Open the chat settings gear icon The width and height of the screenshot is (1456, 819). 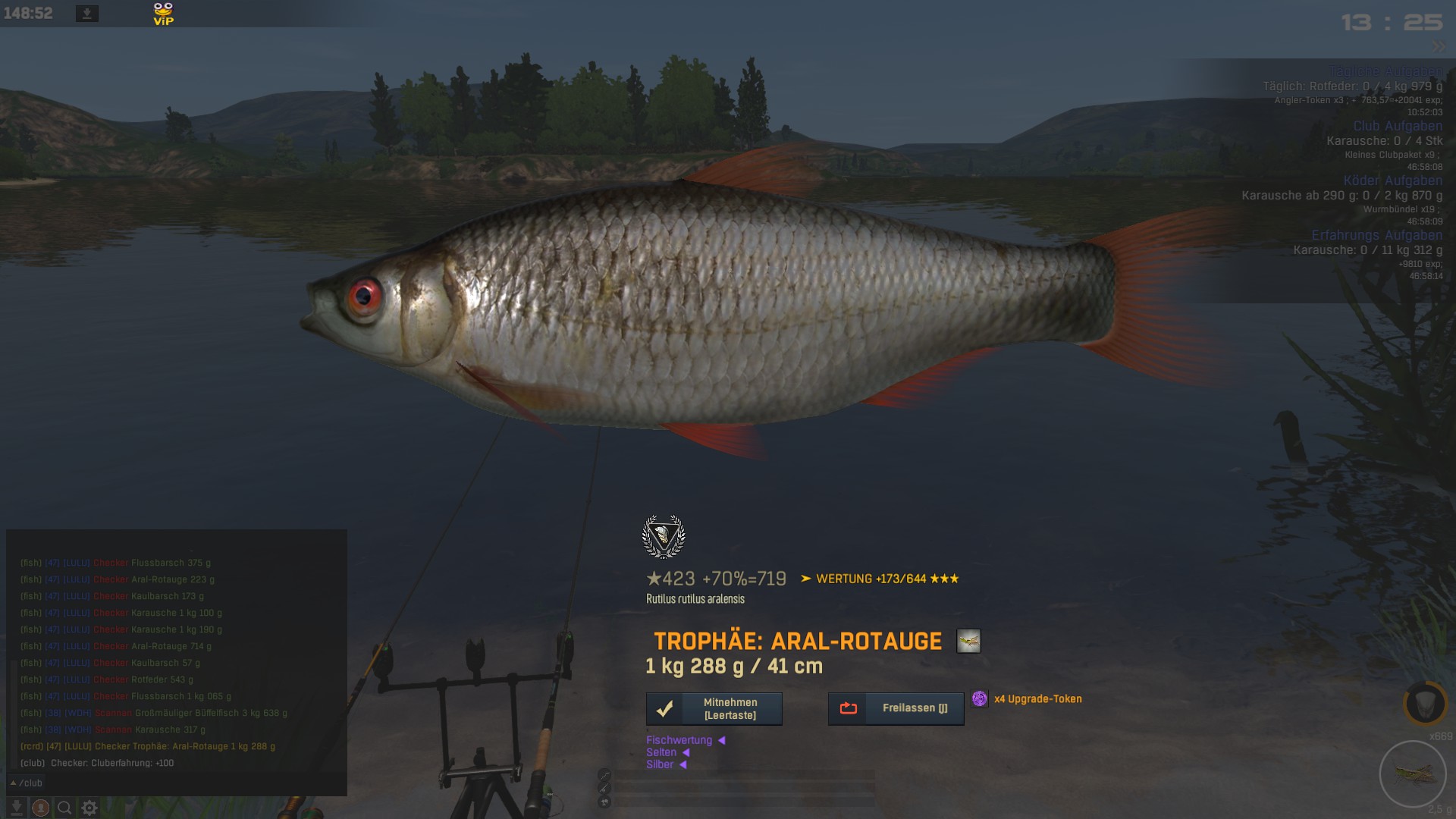pos(89,808)
